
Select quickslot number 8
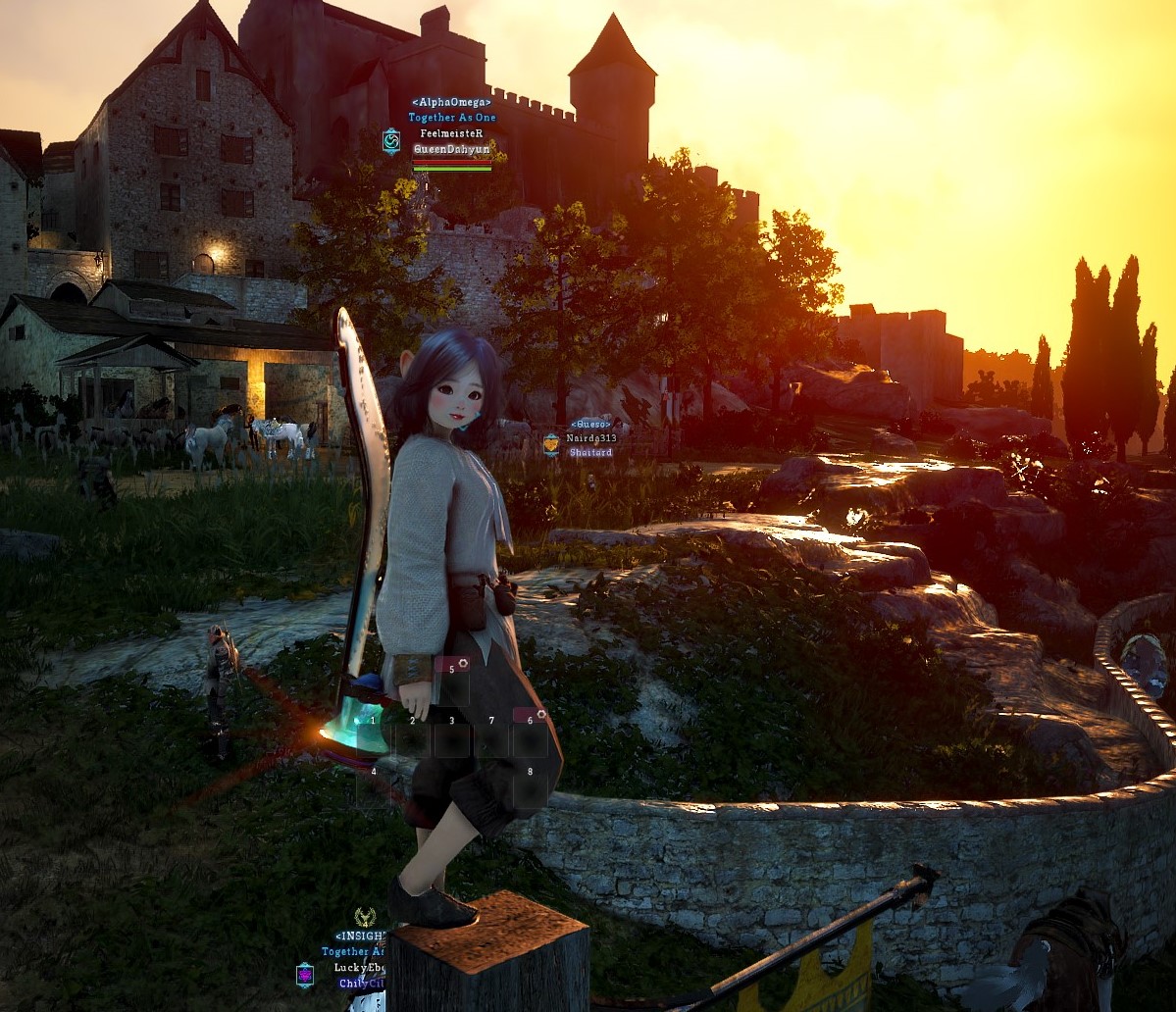(x=530, y=787)
